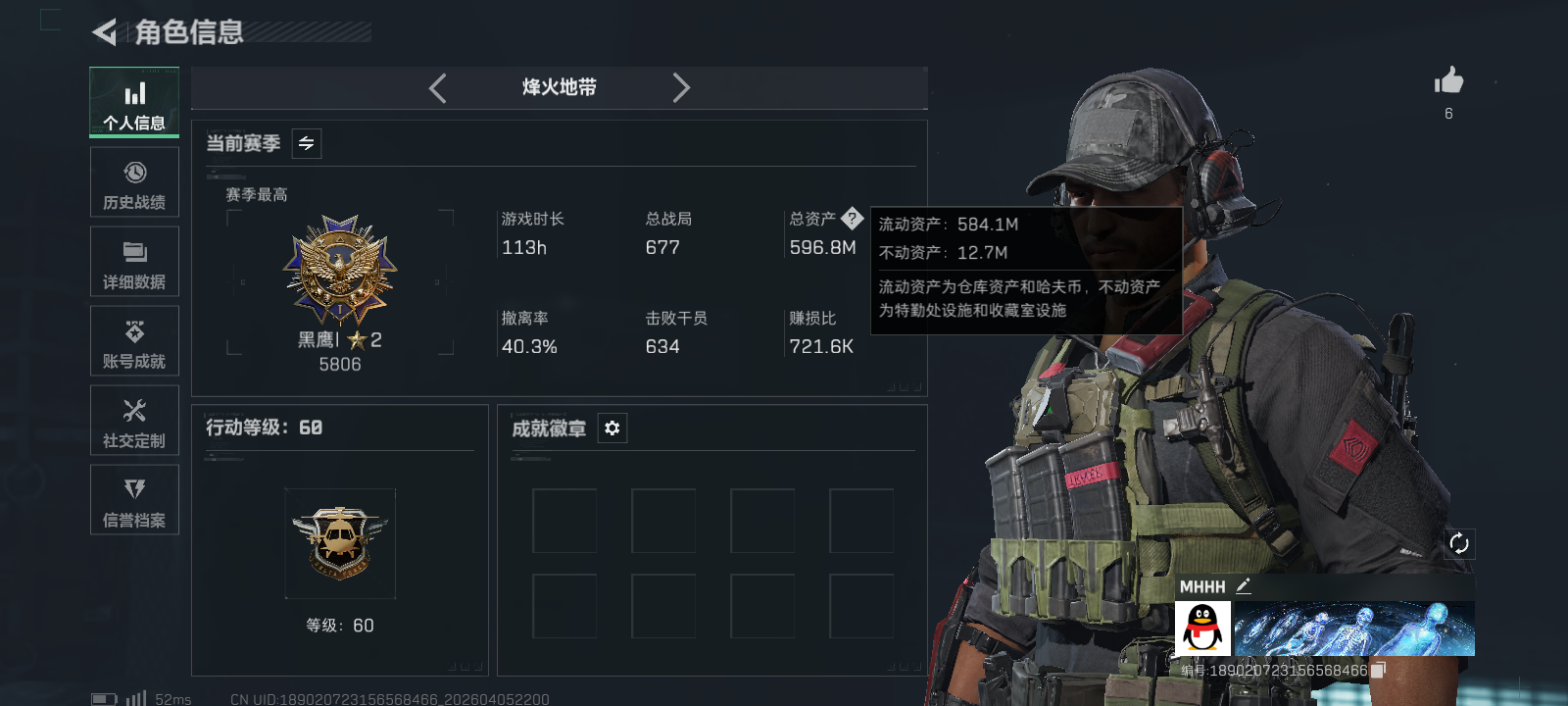Open the 社交定制 customization icon

click(134, 420)
